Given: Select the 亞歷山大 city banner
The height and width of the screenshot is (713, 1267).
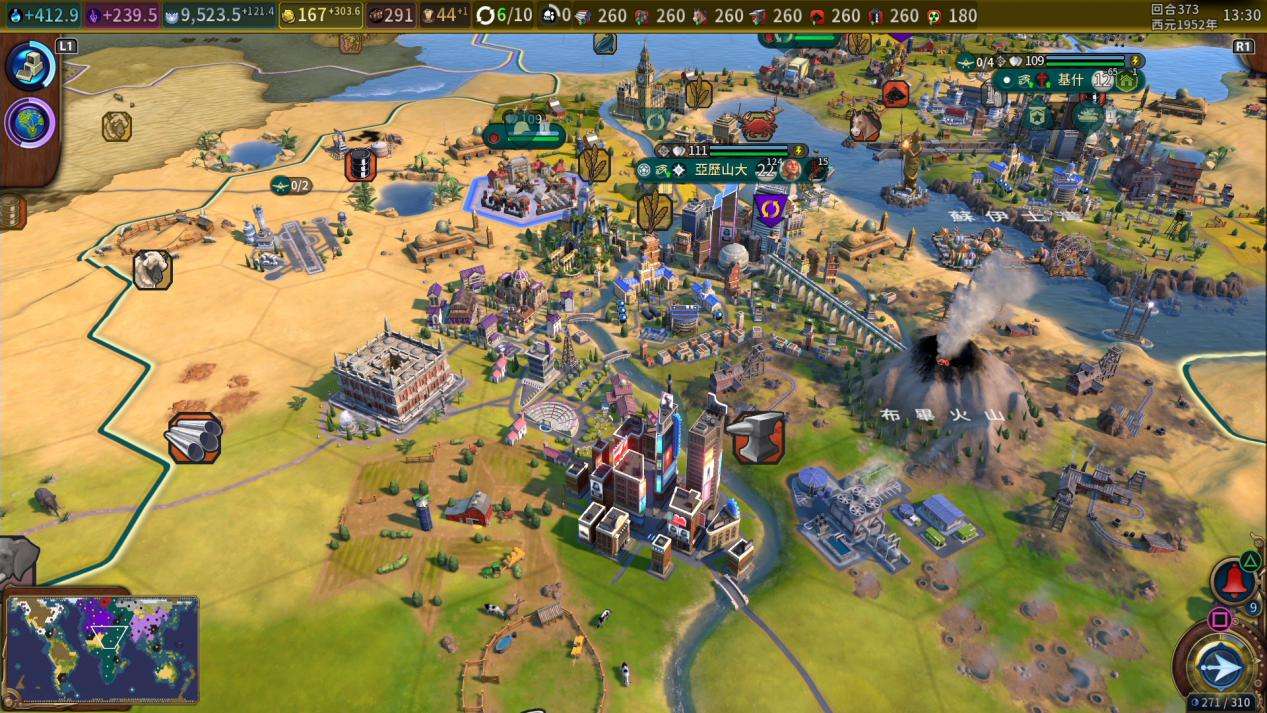Looking at the screenshot, I should [716, 170].
